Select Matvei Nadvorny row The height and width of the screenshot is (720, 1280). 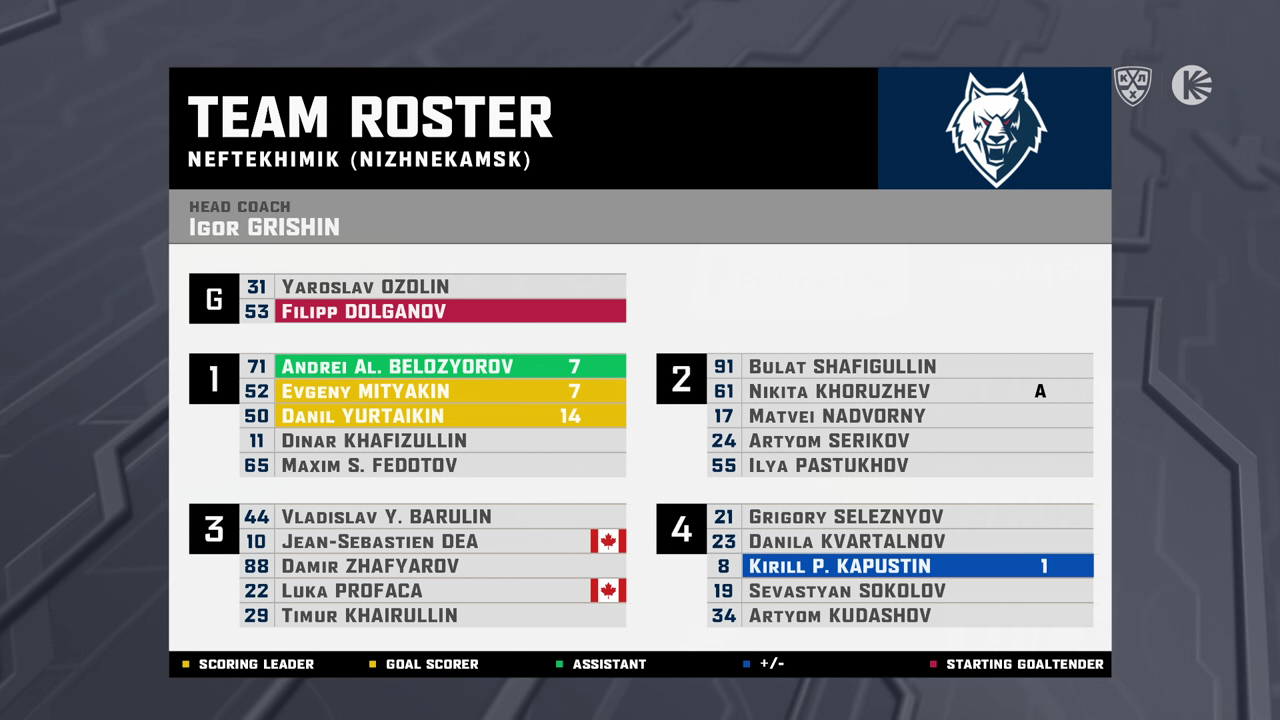pyautogui.click(x=899, y=416)
